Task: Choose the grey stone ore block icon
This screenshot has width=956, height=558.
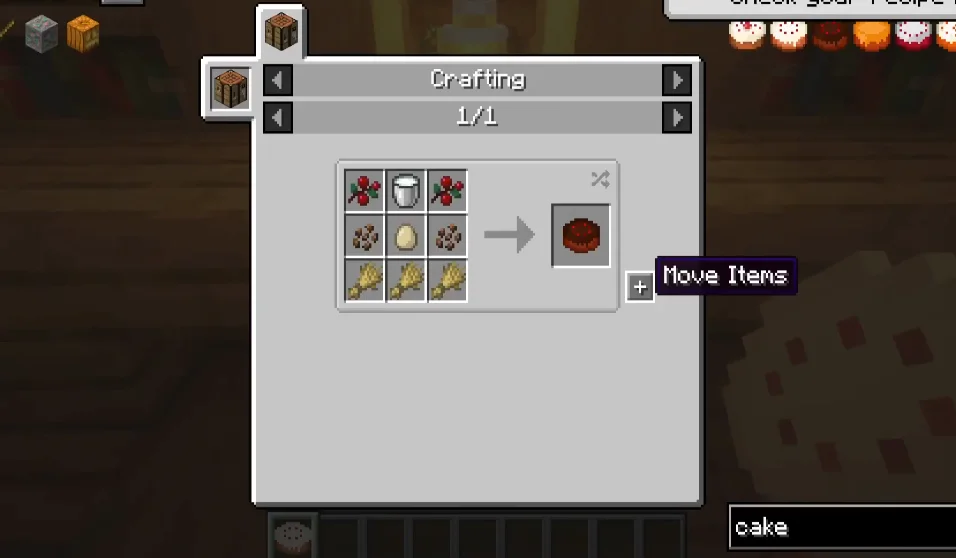Action: (x=42, y=34)
